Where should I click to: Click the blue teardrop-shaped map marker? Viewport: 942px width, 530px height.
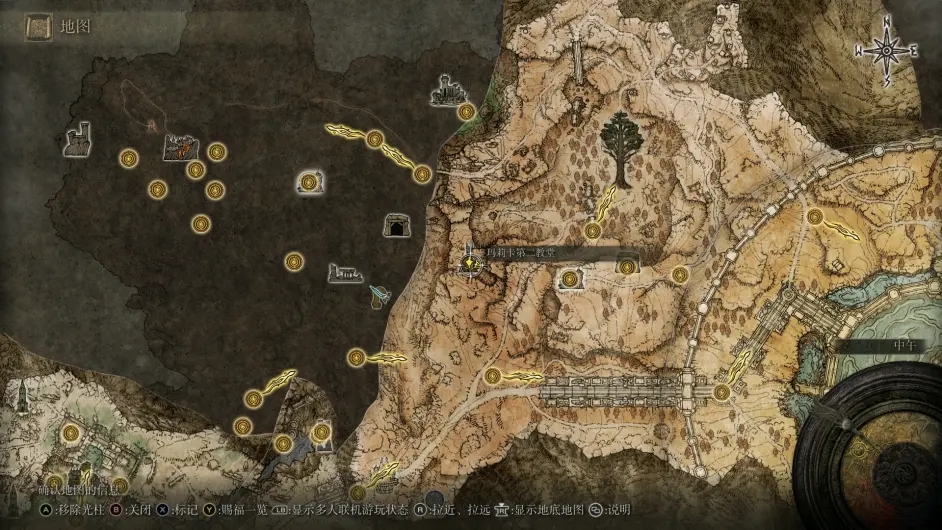click(x=380, y=296)
